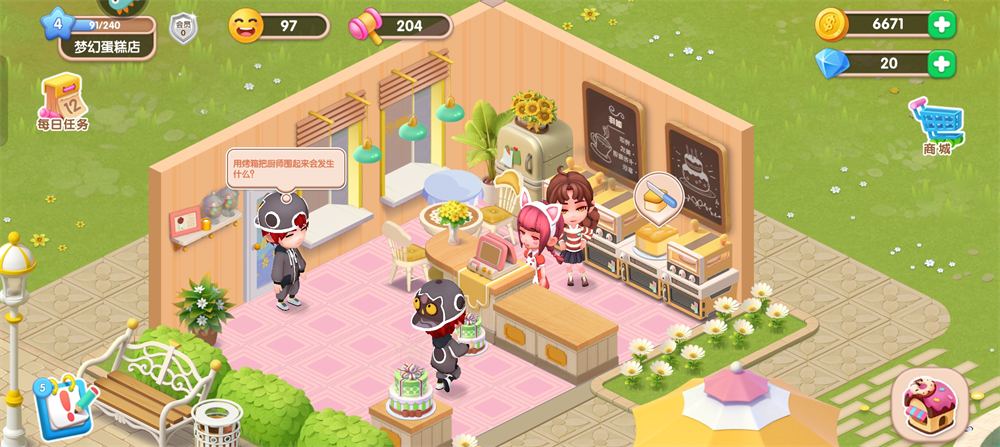
Task: Open the daily tasks calendar (每日任务)
Action: (63, 103)
